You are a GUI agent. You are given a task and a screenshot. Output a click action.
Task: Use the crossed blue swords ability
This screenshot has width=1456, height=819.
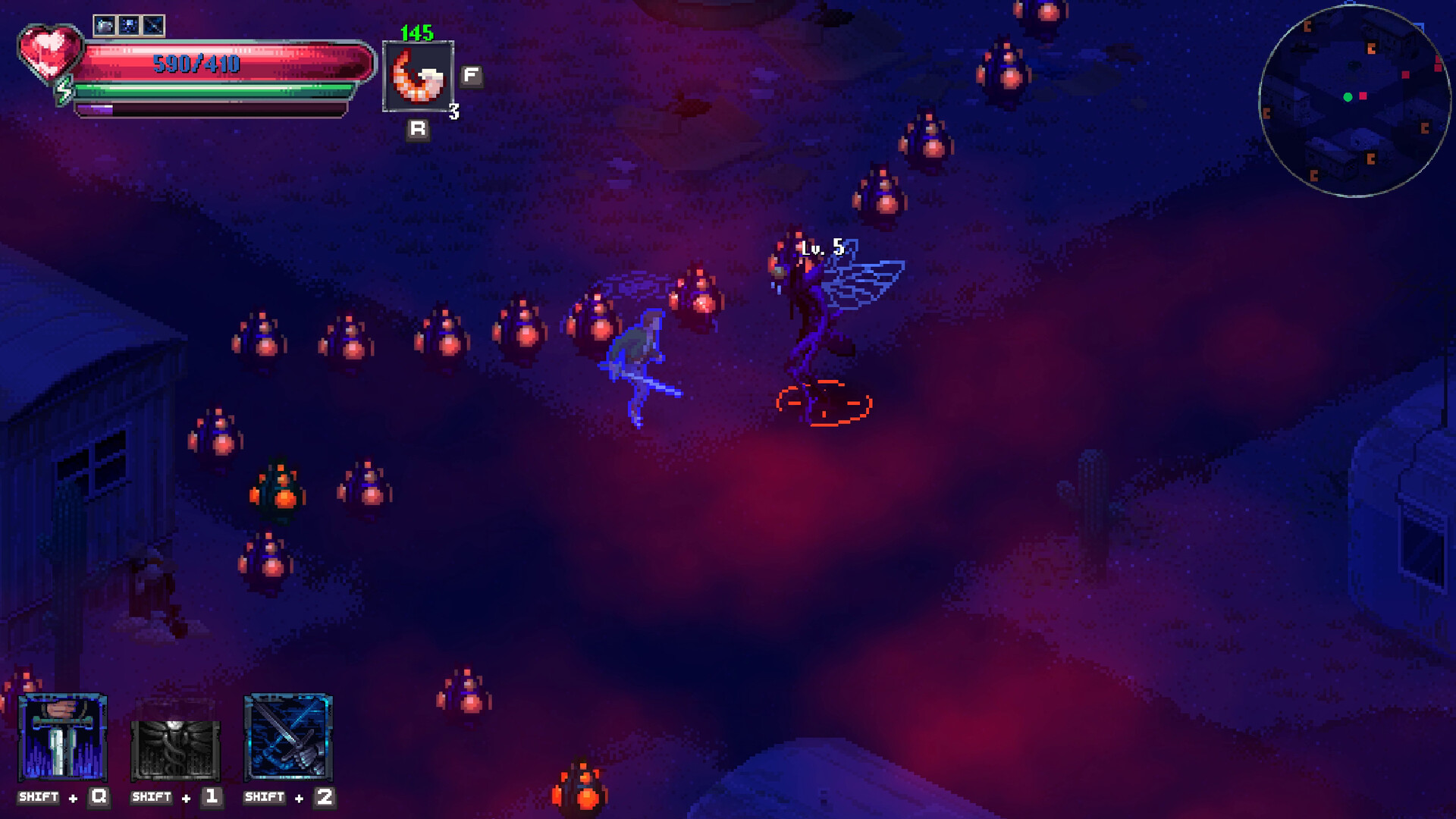(288, 738)
